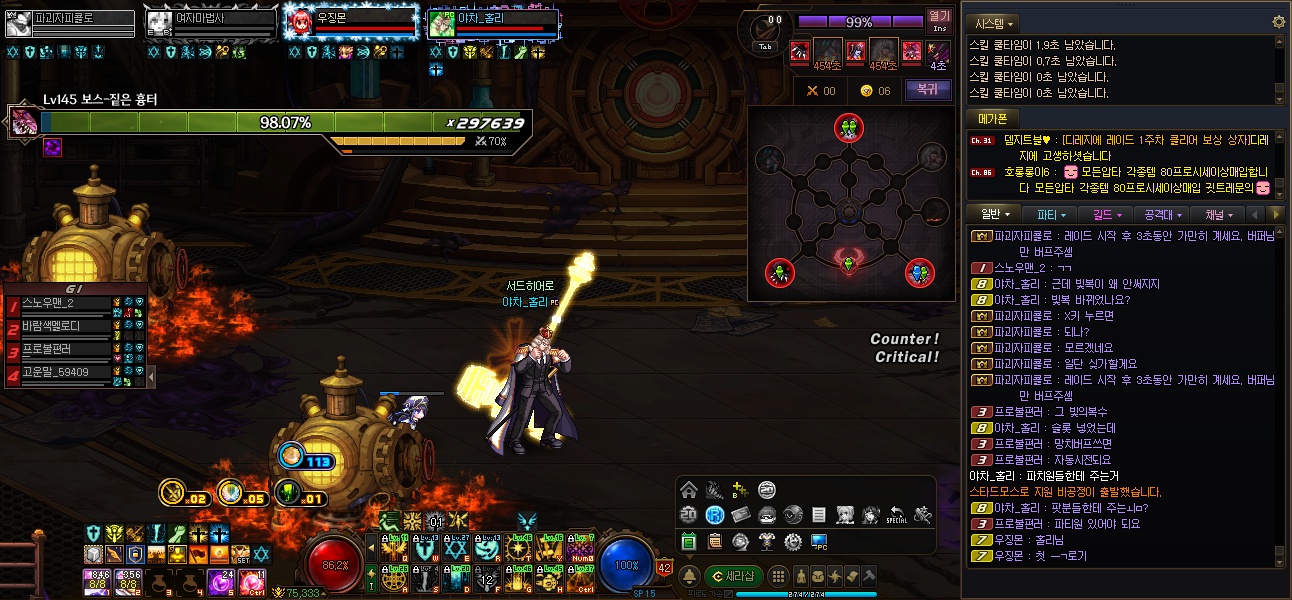Switch chat to the 파티 tab
1292x600 pixels.
tap(1051, 214)
